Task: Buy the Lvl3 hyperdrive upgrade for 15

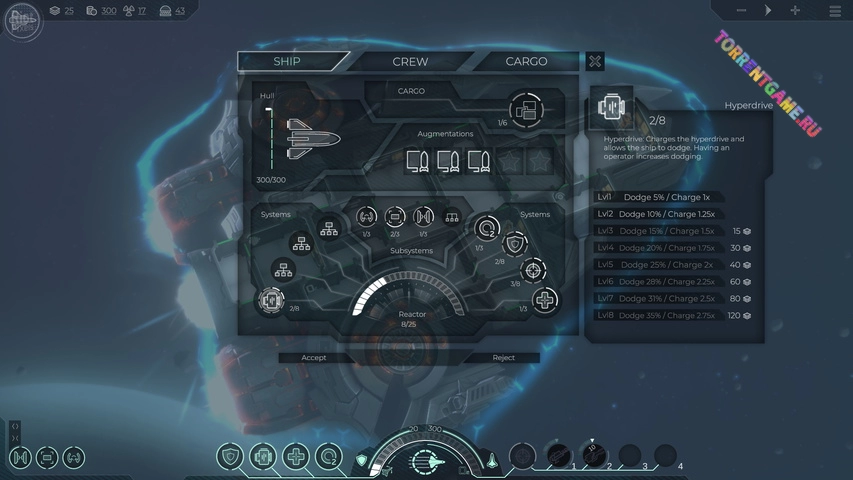Action: (x=673, y=231)
